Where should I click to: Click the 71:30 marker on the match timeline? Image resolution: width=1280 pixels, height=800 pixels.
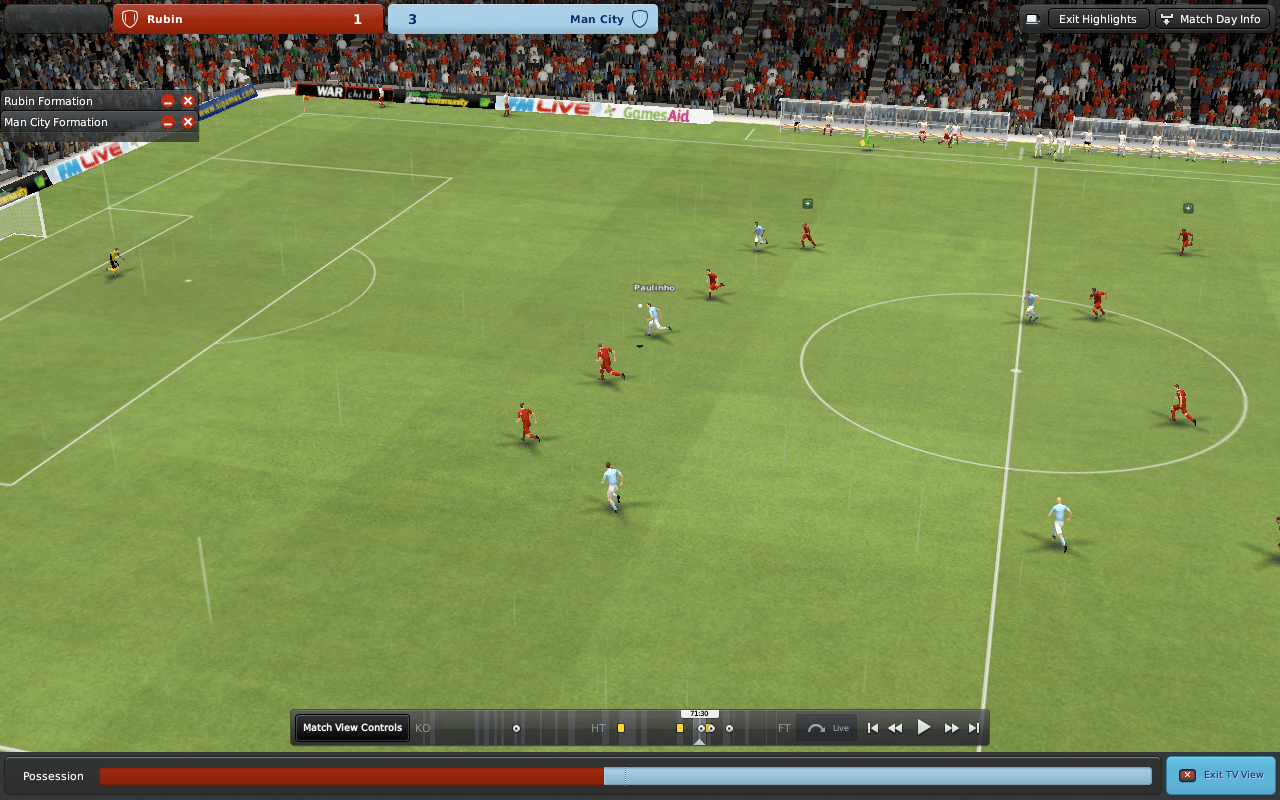(700, 713)
